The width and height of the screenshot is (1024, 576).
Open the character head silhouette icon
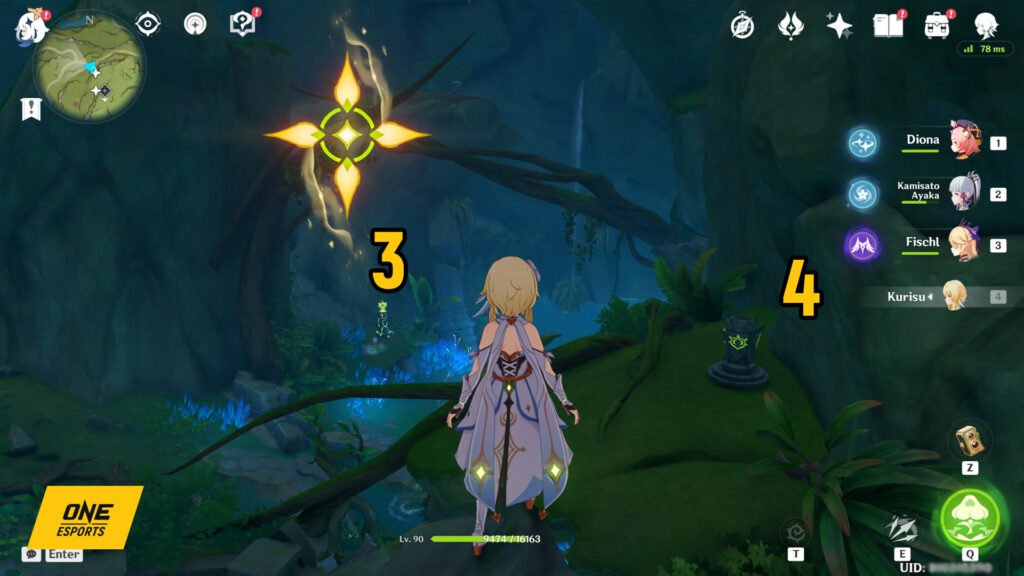[x=985, y=25]
